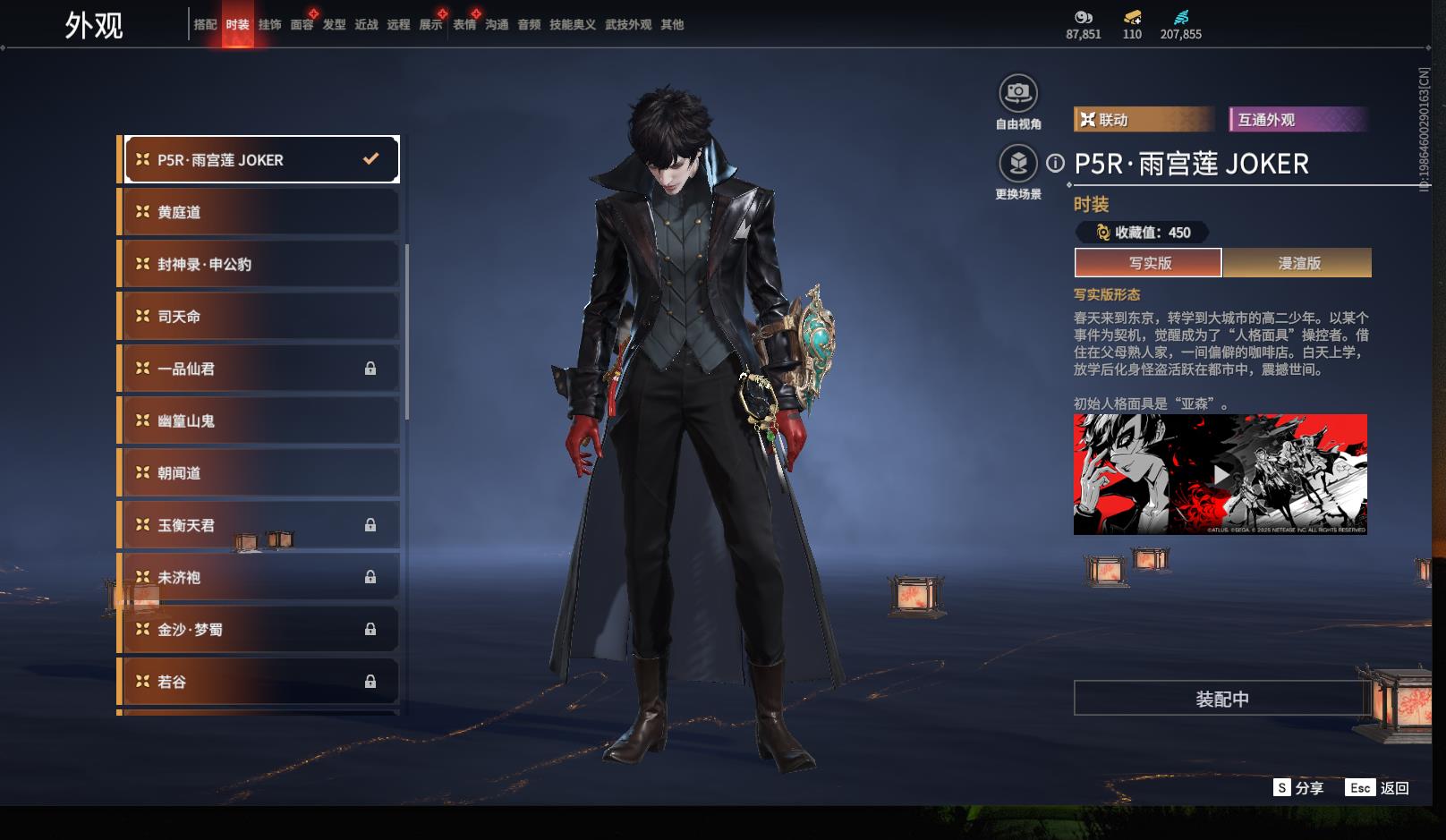The height and width of the screenshot is (840, 1446).
Task: Select the 朝闻道 outfit entry
Action: pos(259,473)
